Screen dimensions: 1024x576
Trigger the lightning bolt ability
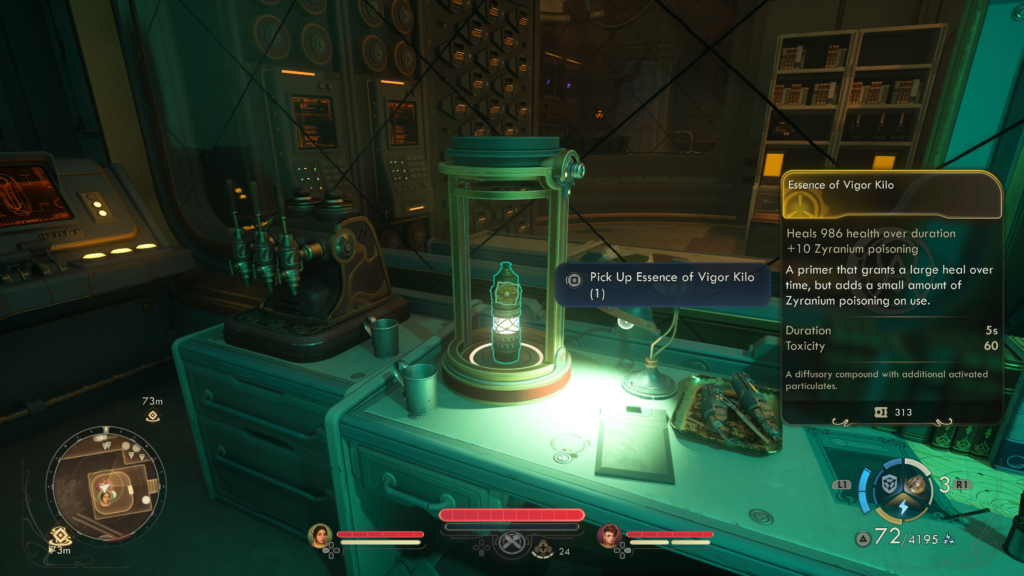click(x=902, y=507)
